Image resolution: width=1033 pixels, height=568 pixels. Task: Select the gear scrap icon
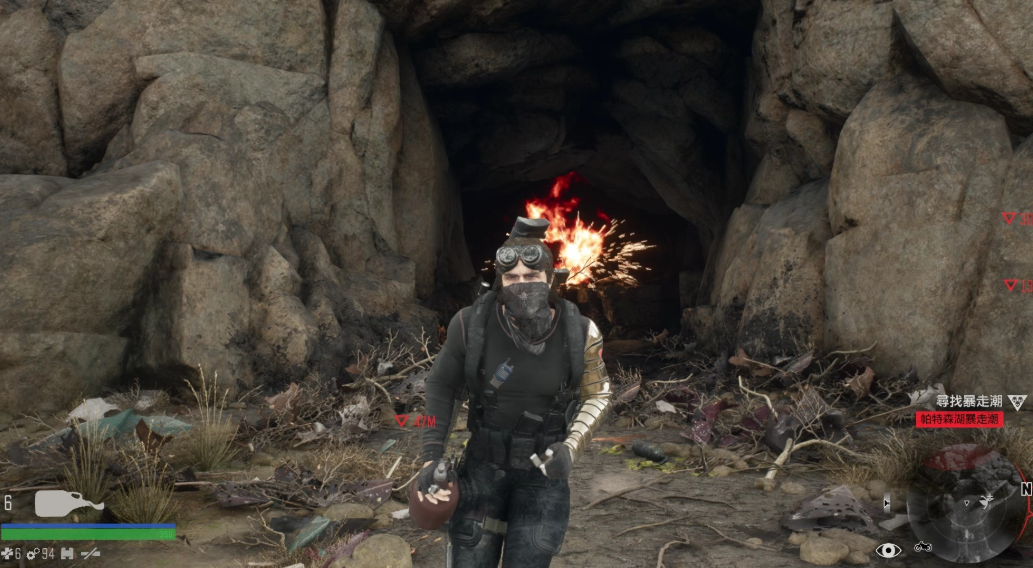click(x=32, y=553)
